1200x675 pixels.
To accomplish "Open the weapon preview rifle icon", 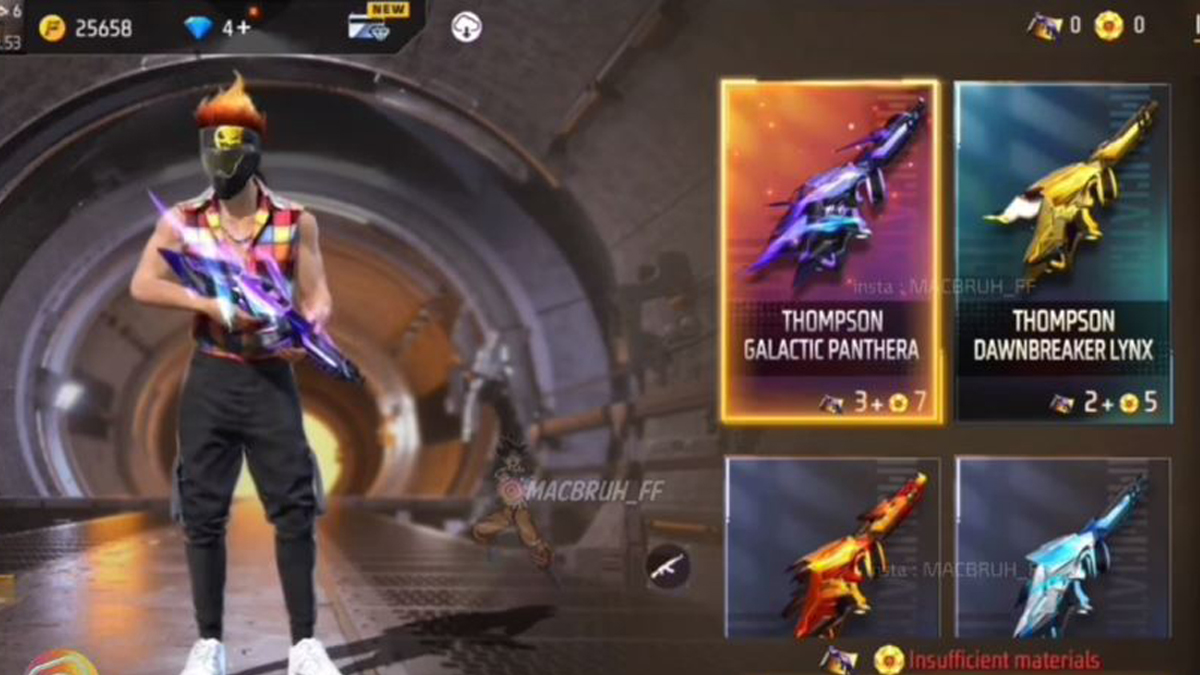I will (x=667, y=566).
